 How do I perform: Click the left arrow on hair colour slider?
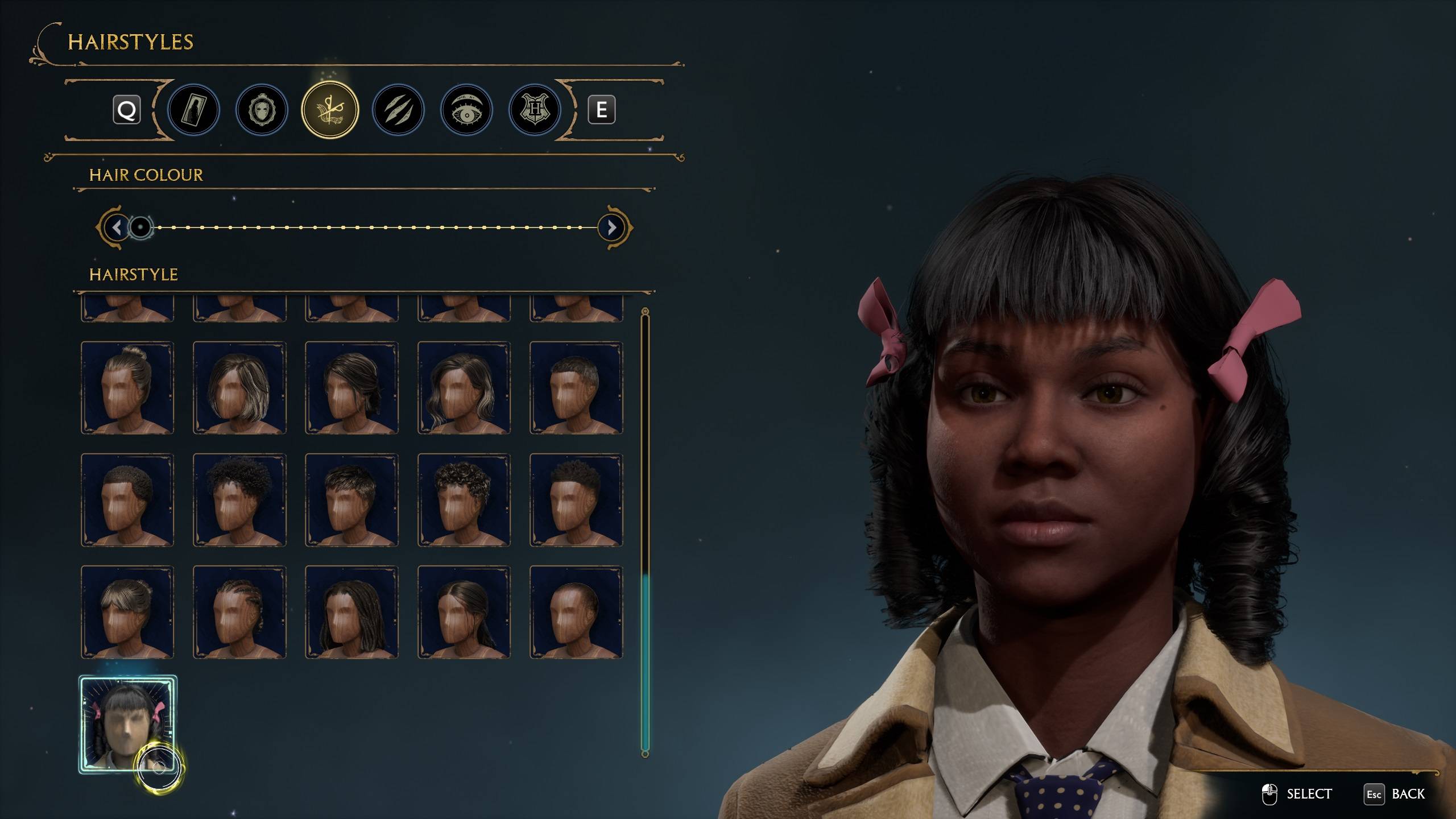coord(118,227)
